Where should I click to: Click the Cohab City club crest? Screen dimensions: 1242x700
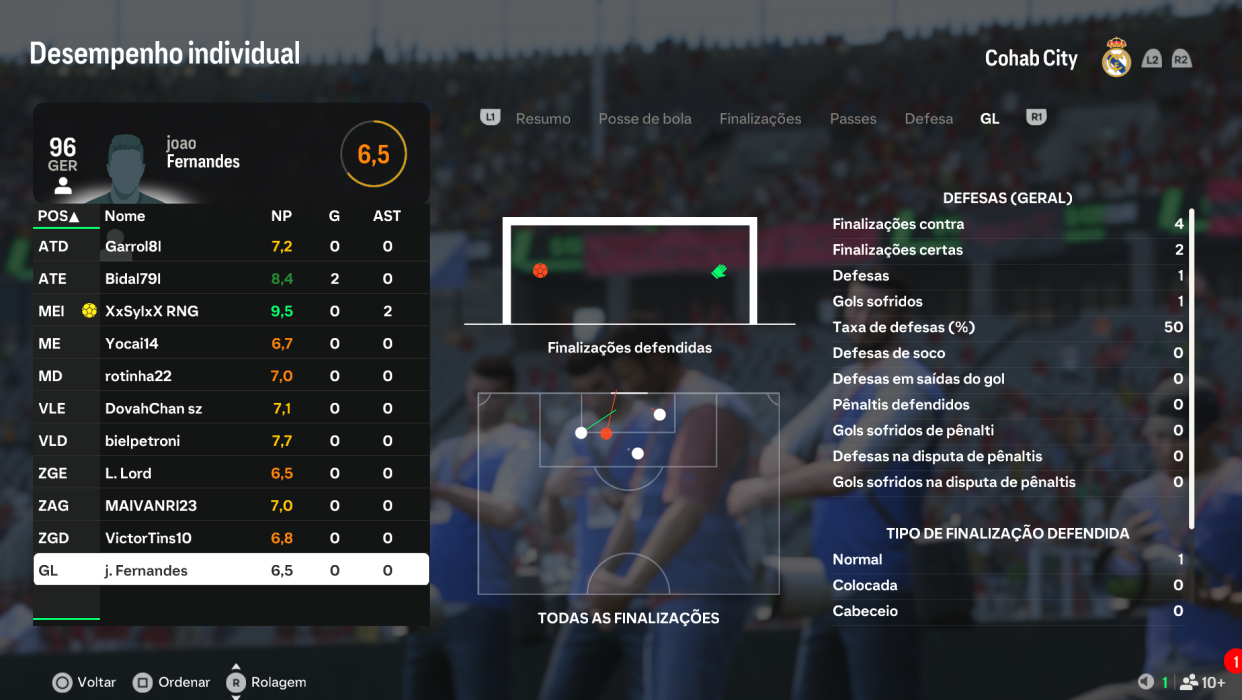pos(1116,59)
